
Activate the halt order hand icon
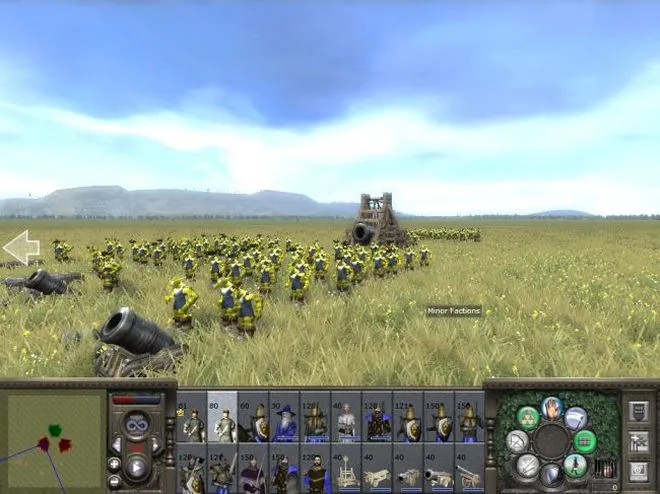click(552, 408)
